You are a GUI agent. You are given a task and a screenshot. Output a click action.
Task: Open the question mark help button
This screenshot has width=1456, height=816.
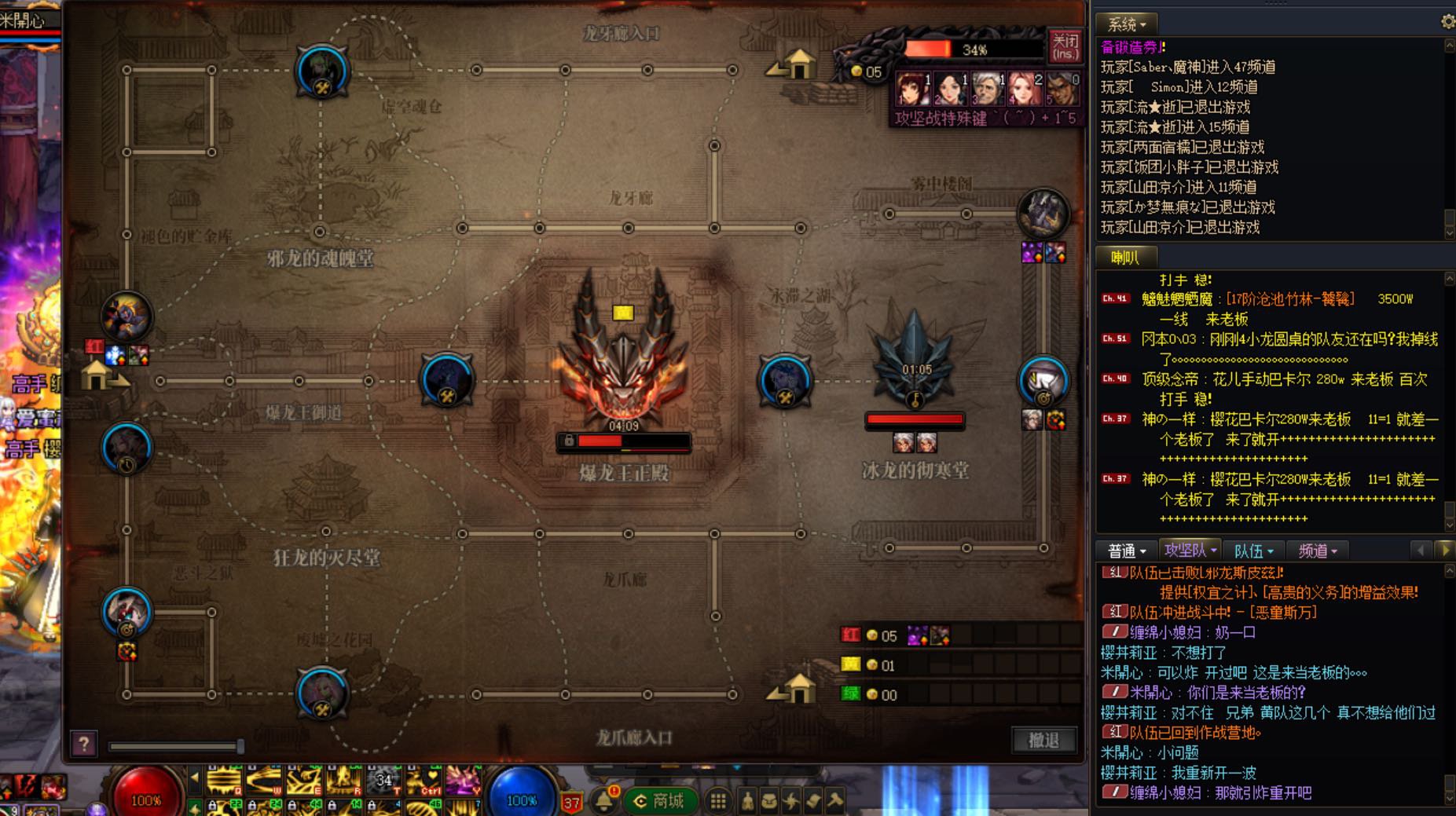83,743
